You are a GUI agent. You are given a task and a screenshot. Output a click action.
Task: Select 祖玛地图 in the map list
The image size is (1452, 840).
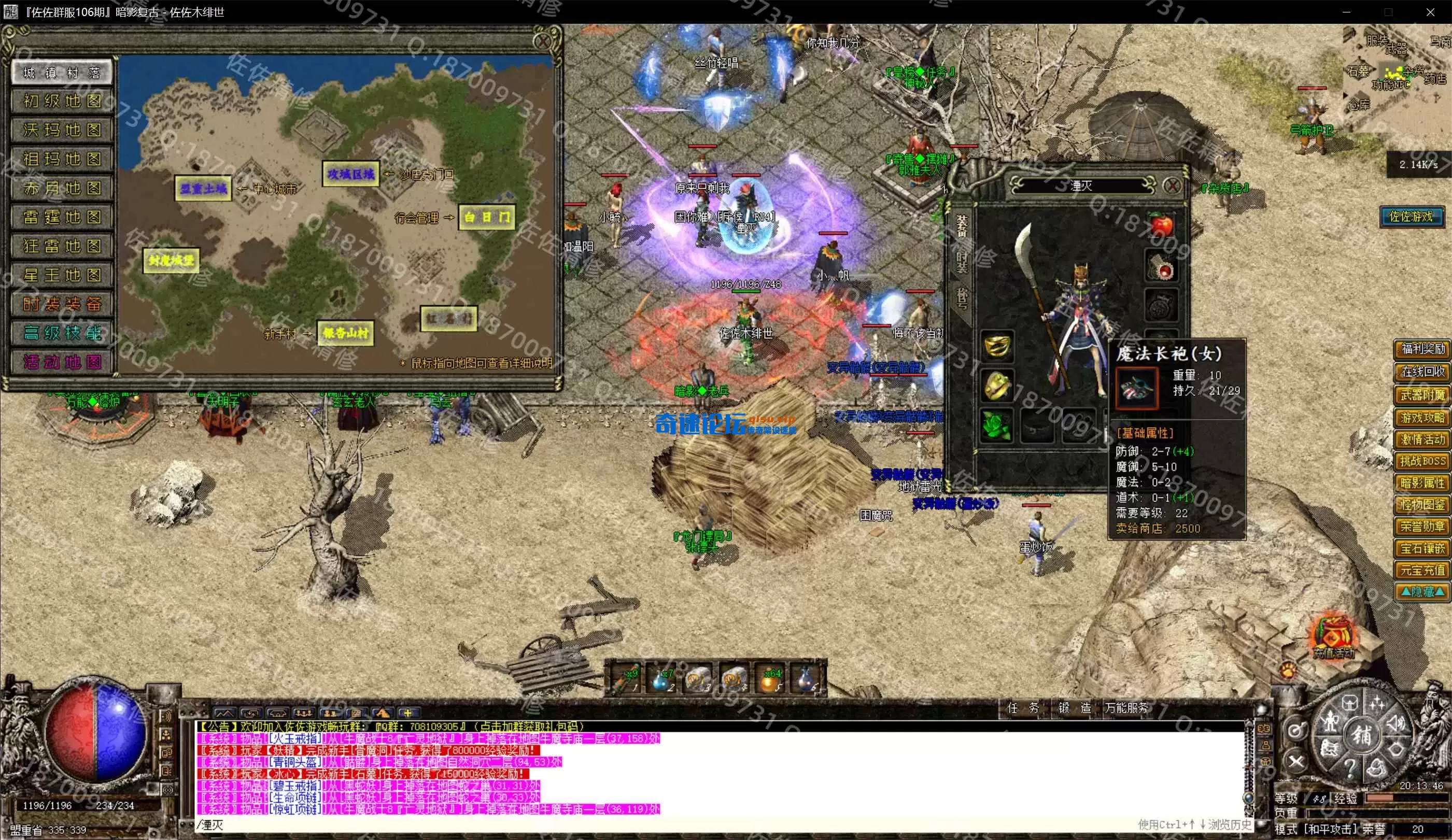tap(62, 159)
